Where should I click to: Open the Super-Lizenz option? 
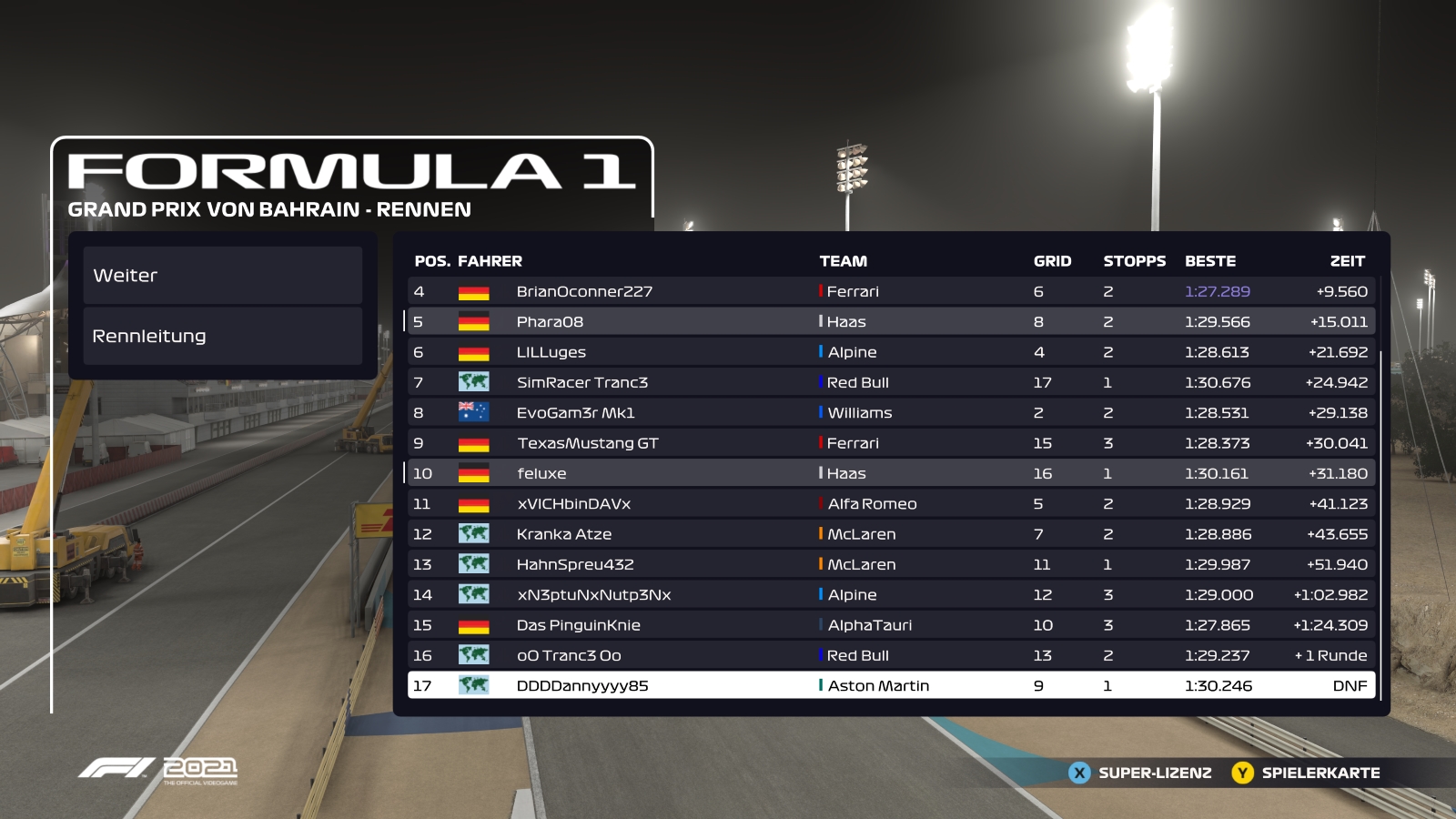pyautogui.click(x=1141, y=773)
